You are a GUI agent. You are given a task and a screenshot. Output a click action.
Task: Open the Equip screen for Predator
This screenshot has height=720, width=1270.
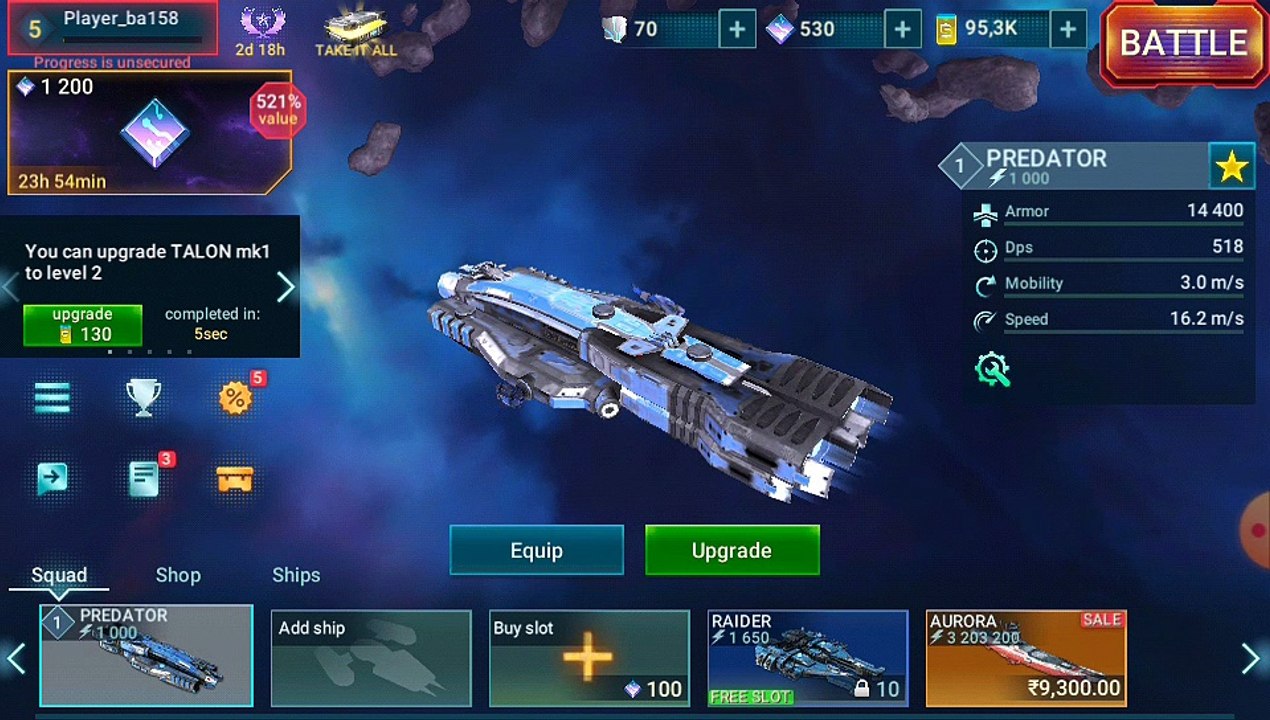coord(536,550)
